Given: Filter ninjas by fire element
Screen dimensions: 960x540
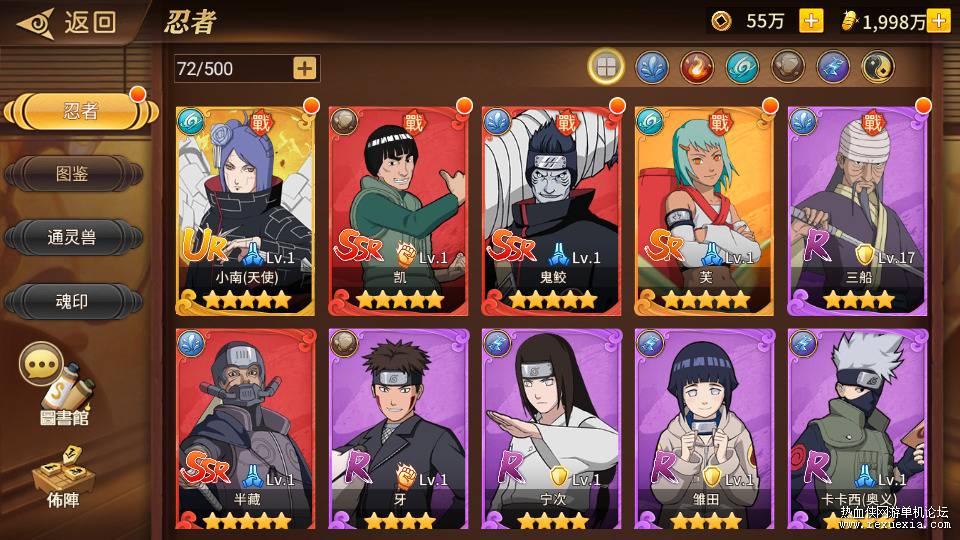Looking at the screenshot, I should coord(697,67).
